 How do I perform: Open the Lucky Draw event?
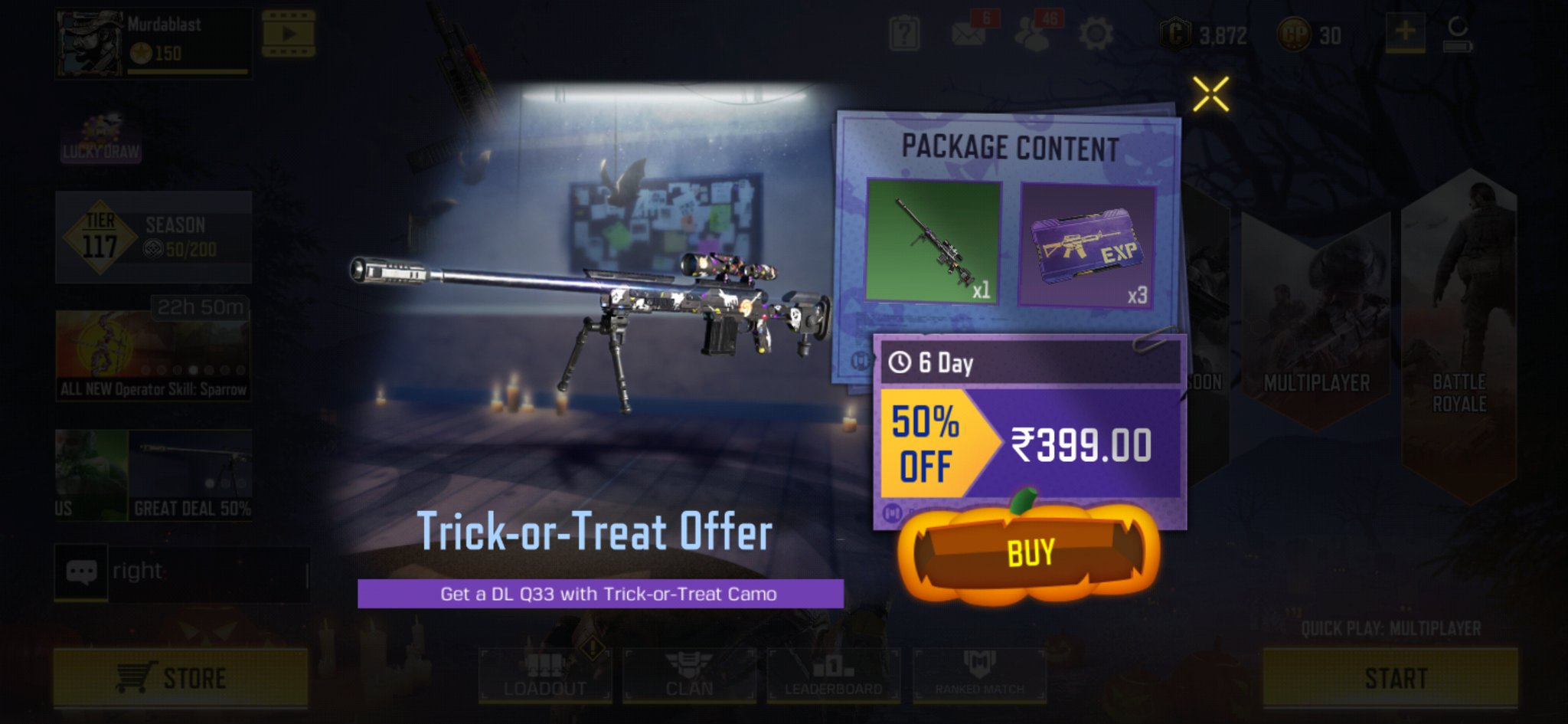coord(100,138)
